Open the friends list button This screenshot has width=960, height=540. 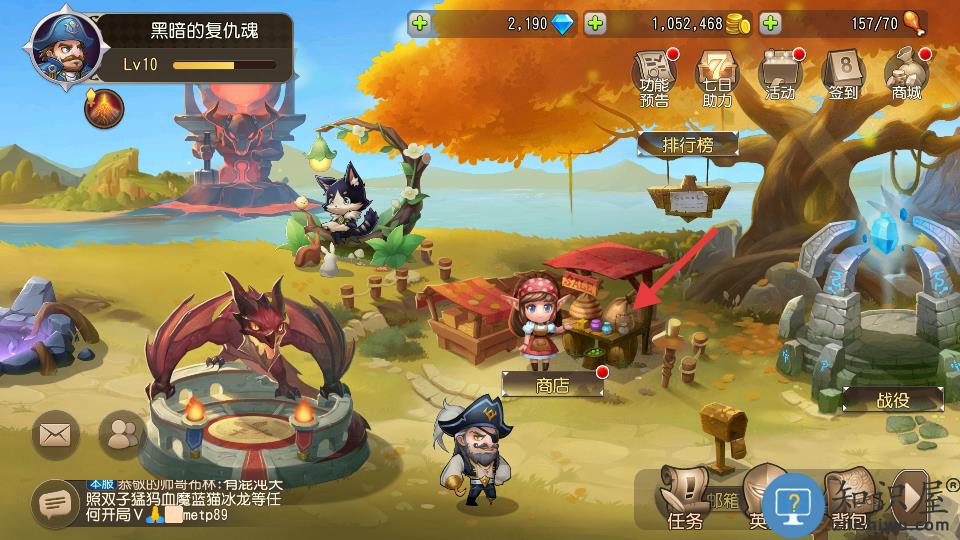click(x=122, y=433)
